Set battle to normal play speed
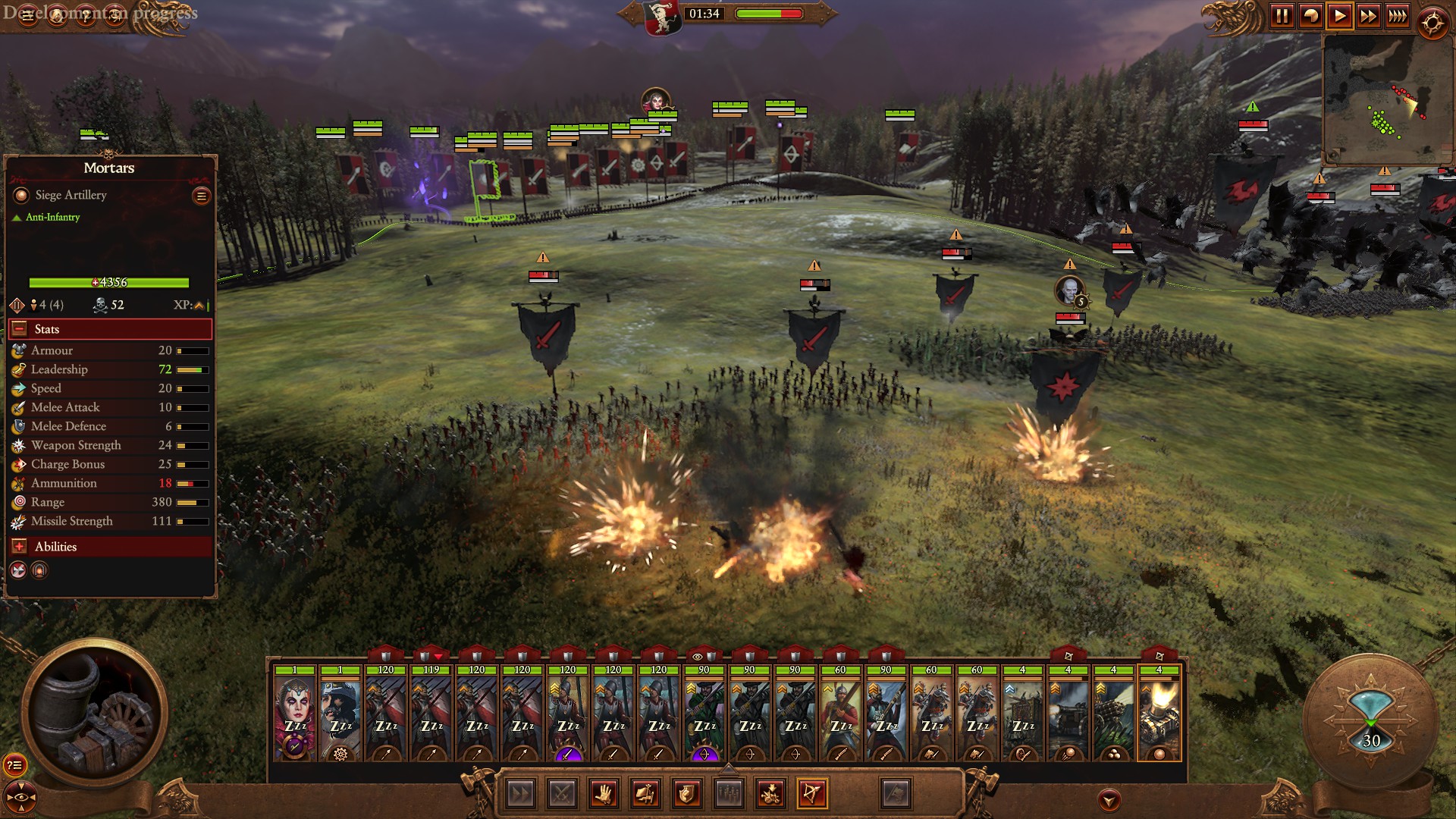Screen dimensions: 1456x819 pos(1339,16)
